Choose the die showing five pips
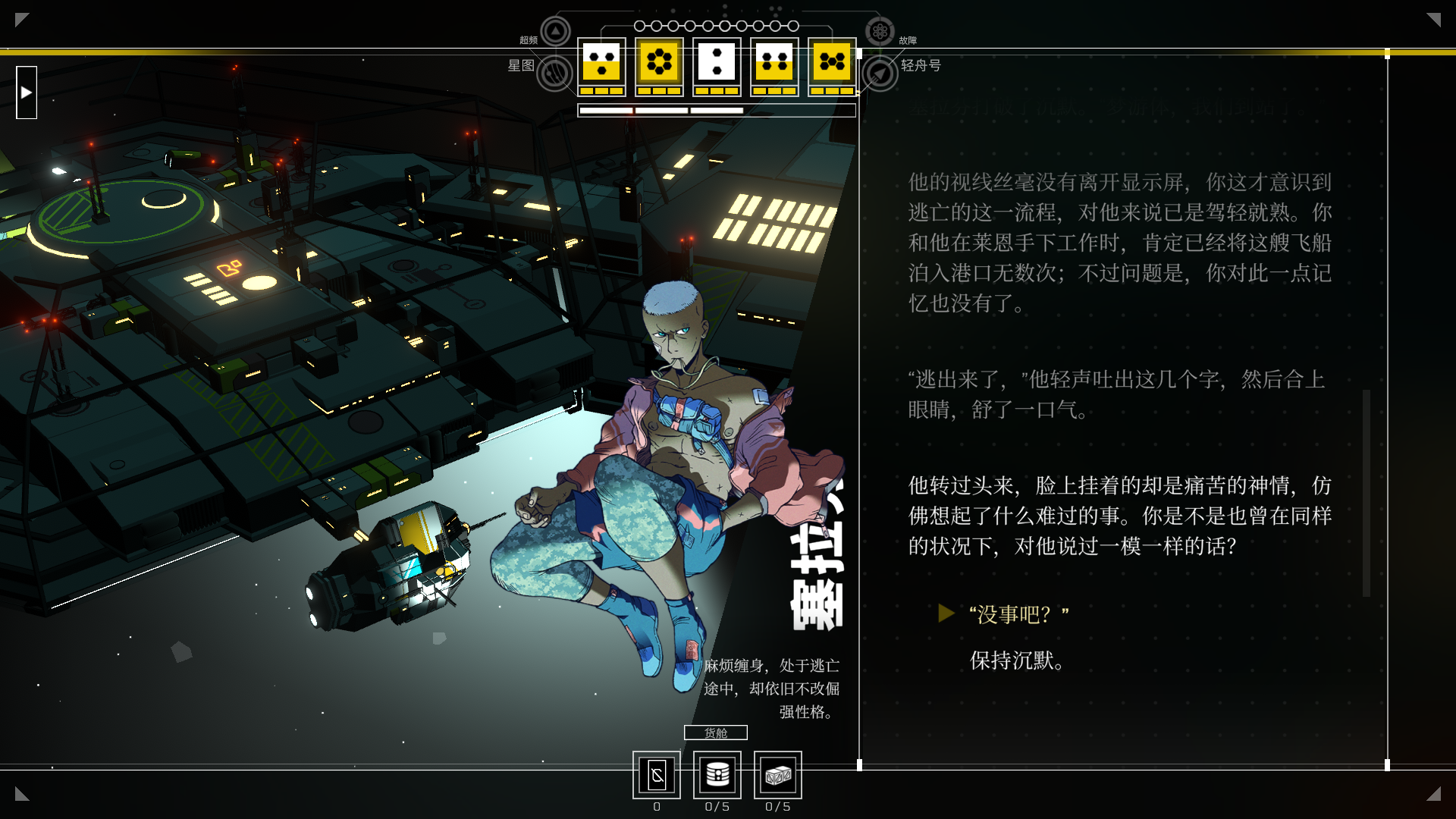The width and height of the screenshot is (1456, 819). [x=832, y=62]
